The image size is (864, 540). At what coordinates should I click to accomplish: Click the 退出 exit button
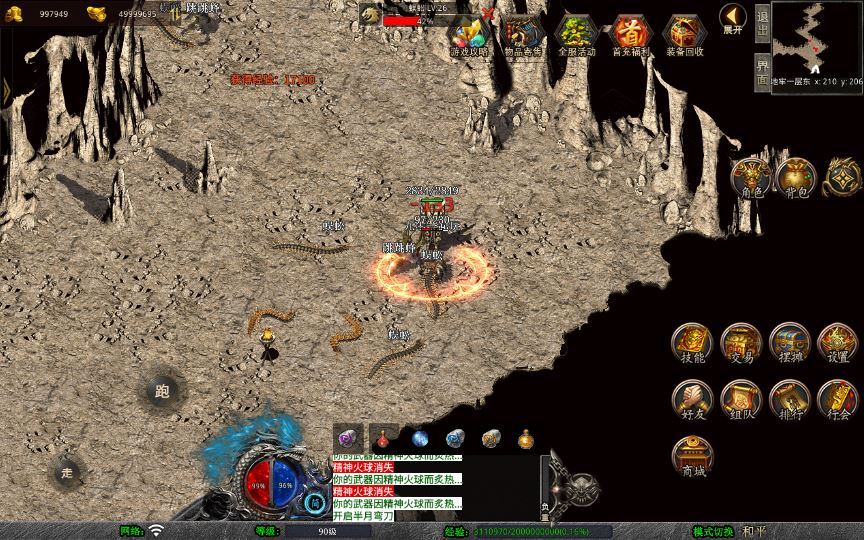click(x=762, y=20)
